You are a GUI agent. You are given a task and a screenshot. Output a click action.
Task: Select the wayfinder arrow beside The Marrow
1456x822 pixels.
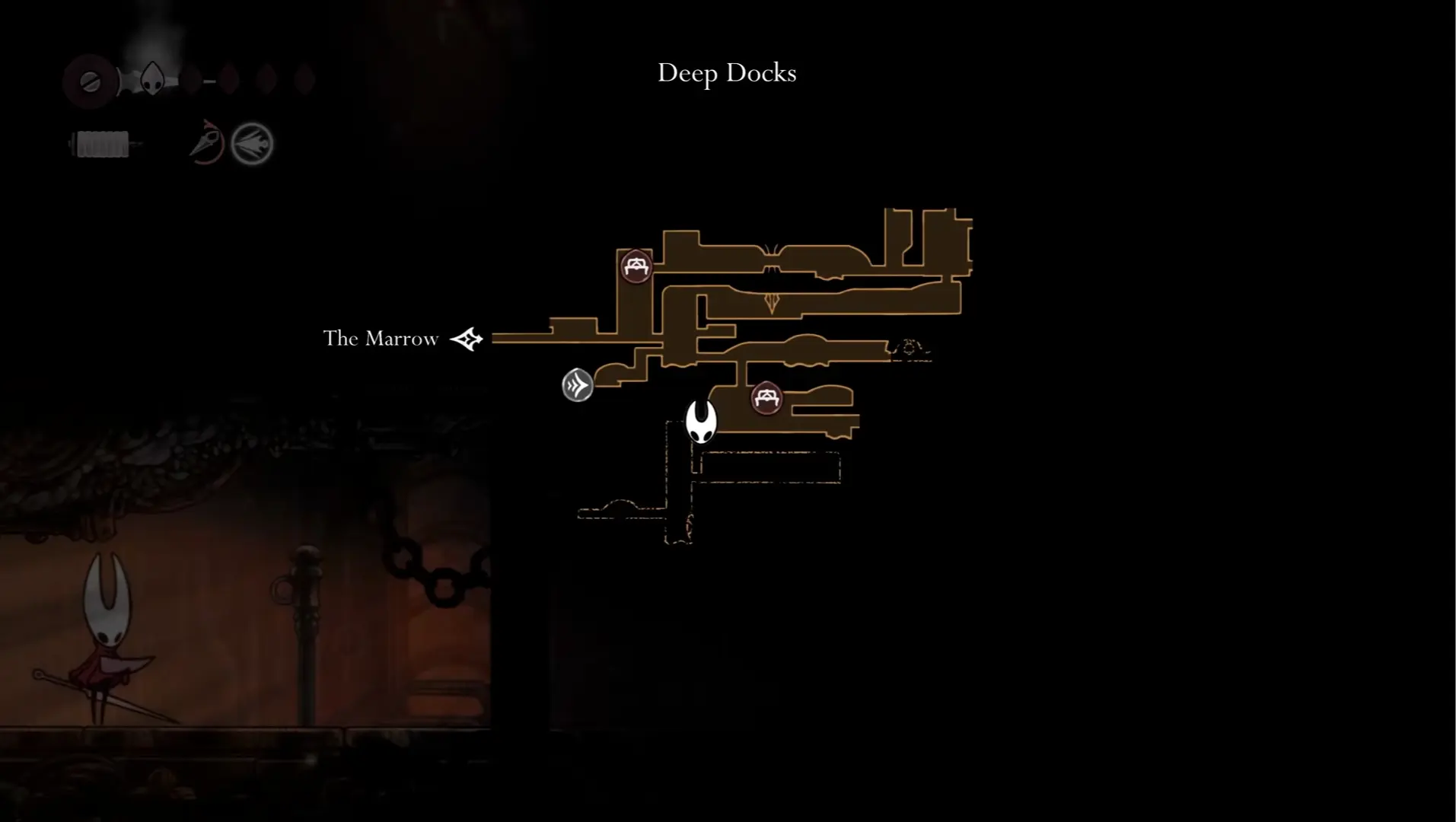pyautogui.click(x=467, y=338)
